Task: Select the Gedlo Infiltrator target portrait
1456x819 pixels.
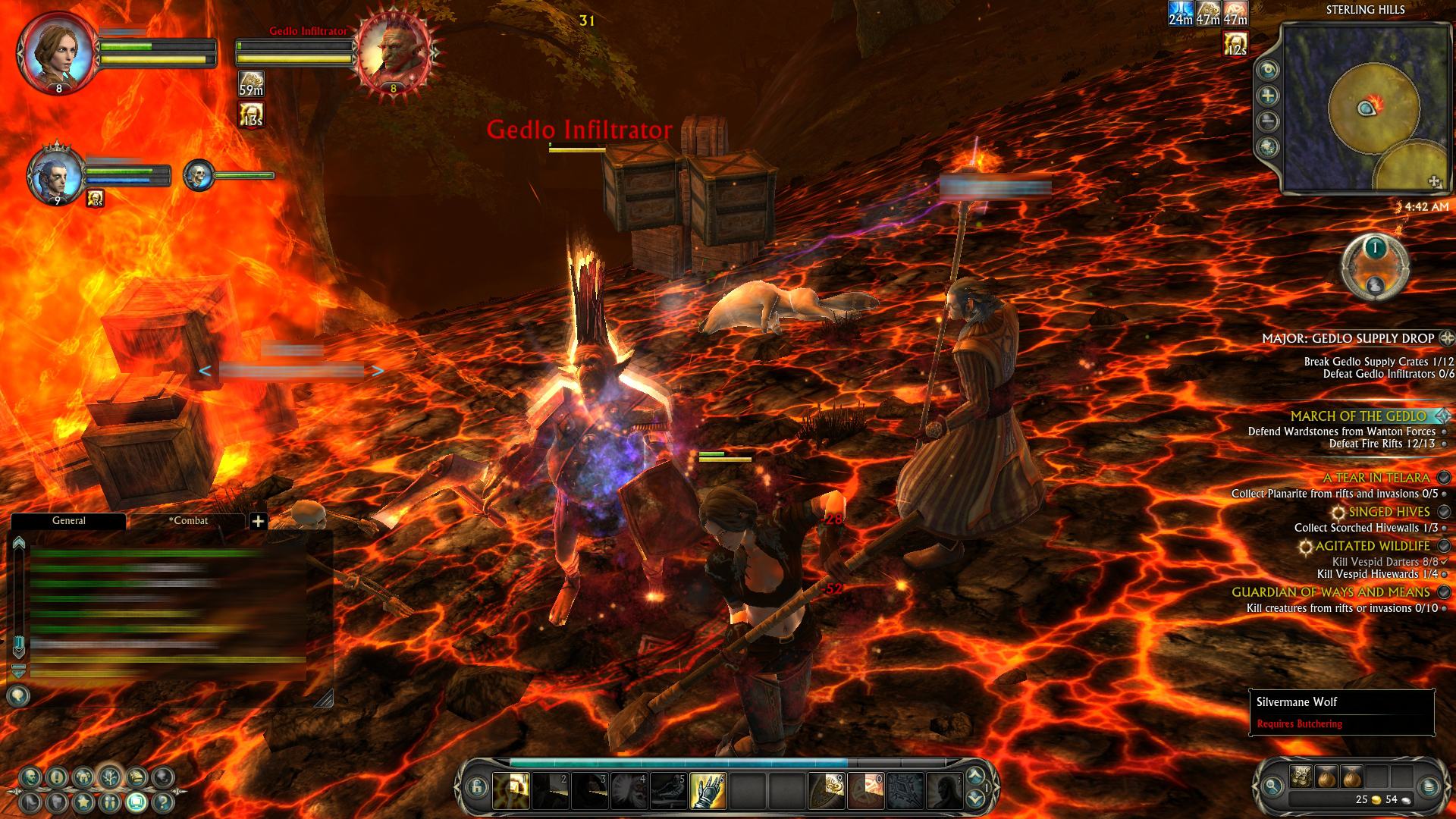Action: click(x=394, y=53)
